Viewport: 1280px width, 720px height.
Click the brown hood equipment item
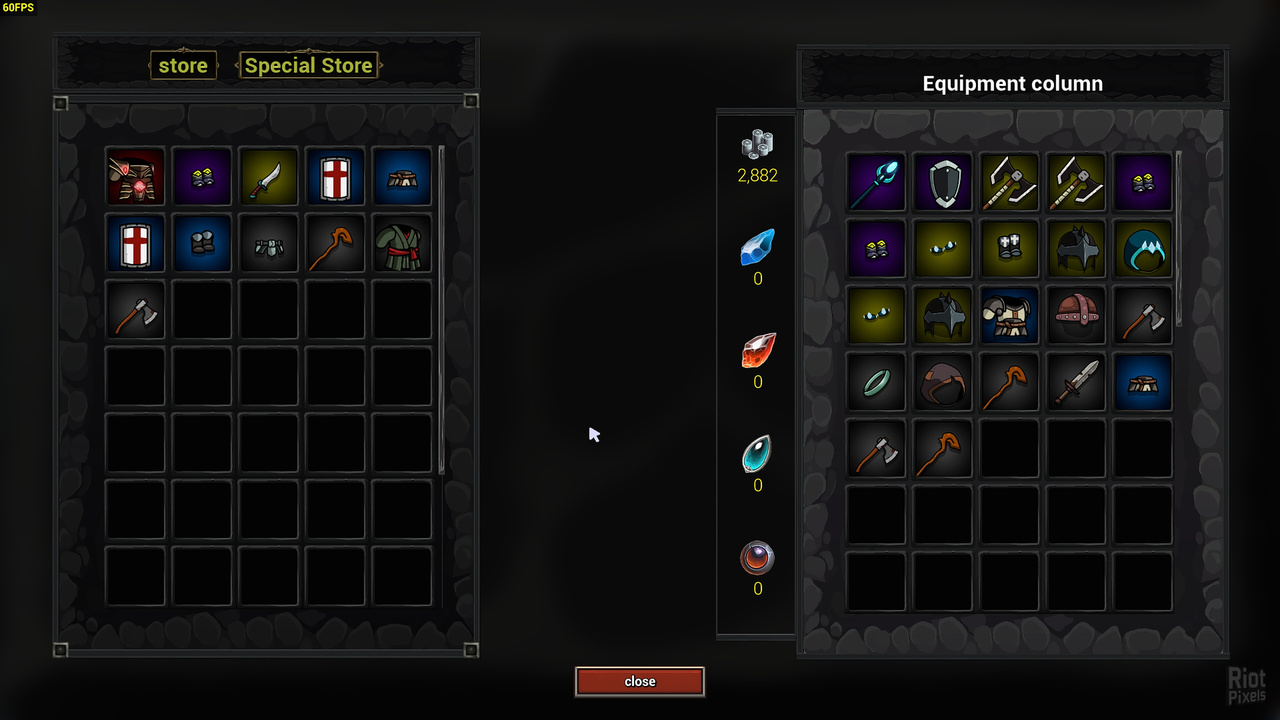[x=943, y=381]
